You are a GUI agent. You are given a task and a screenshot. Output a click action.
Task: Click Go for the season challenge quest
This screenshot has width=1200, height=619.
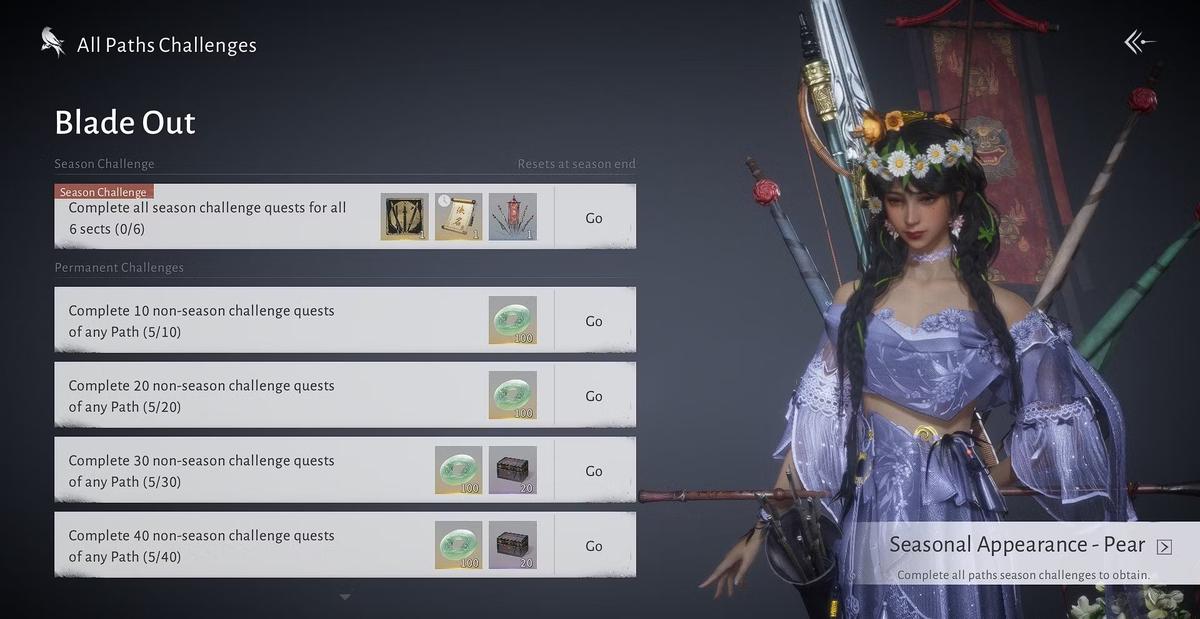pos(594,217)
